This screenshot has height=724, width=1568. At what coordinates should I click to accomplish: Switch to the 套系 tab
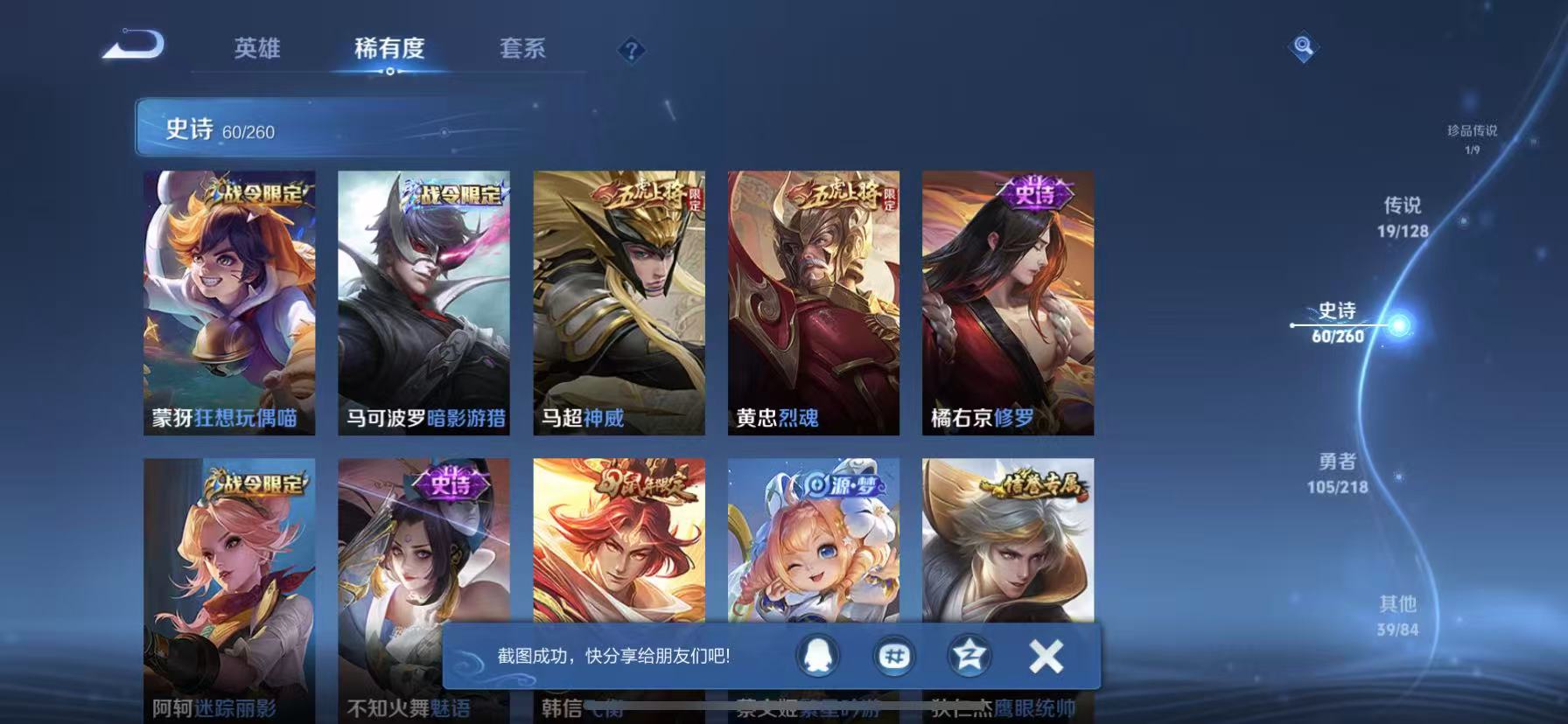522,50
